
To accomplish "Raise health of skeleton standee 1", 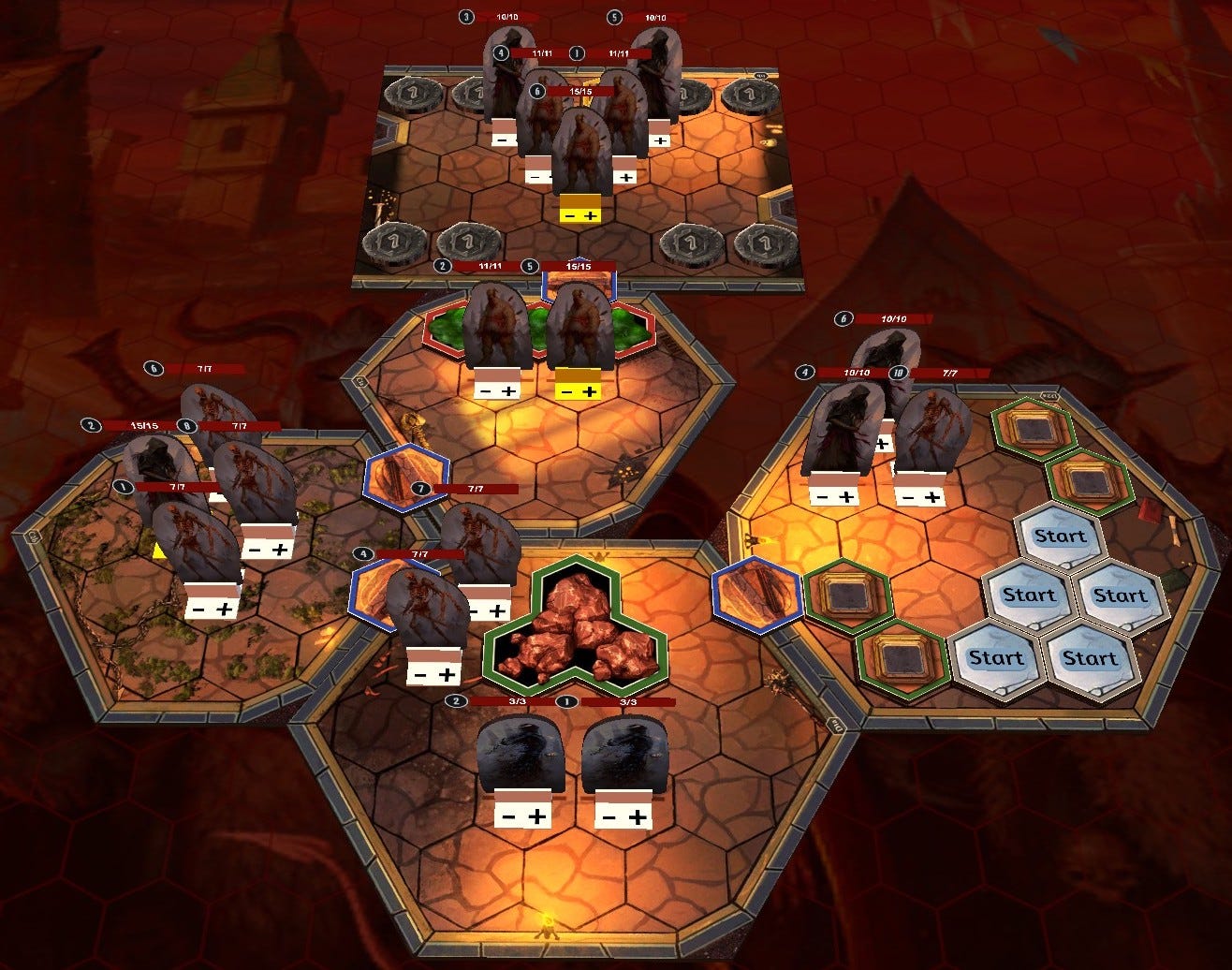I will click(x=225, y=610).
